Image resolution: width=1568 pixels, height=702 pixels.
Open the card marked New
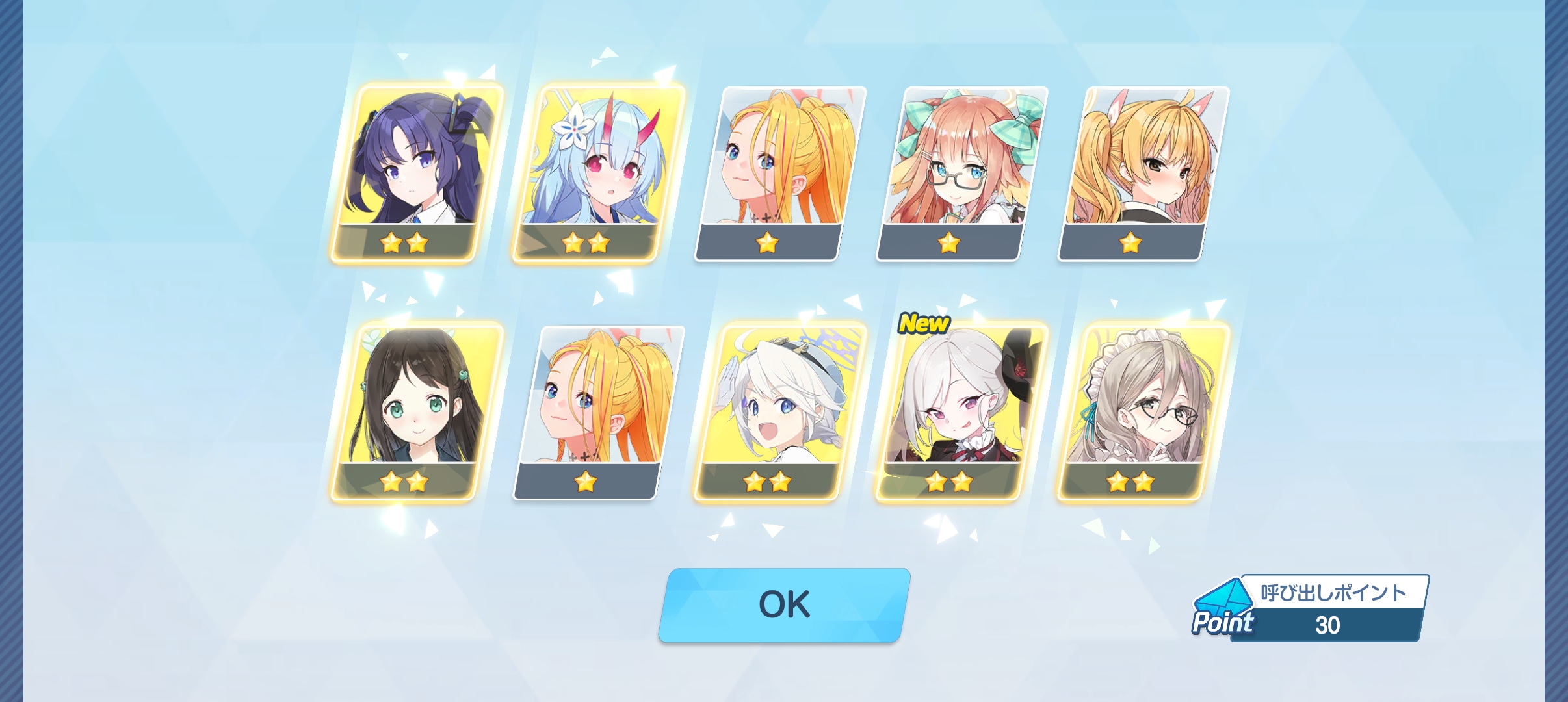point(962,411)
